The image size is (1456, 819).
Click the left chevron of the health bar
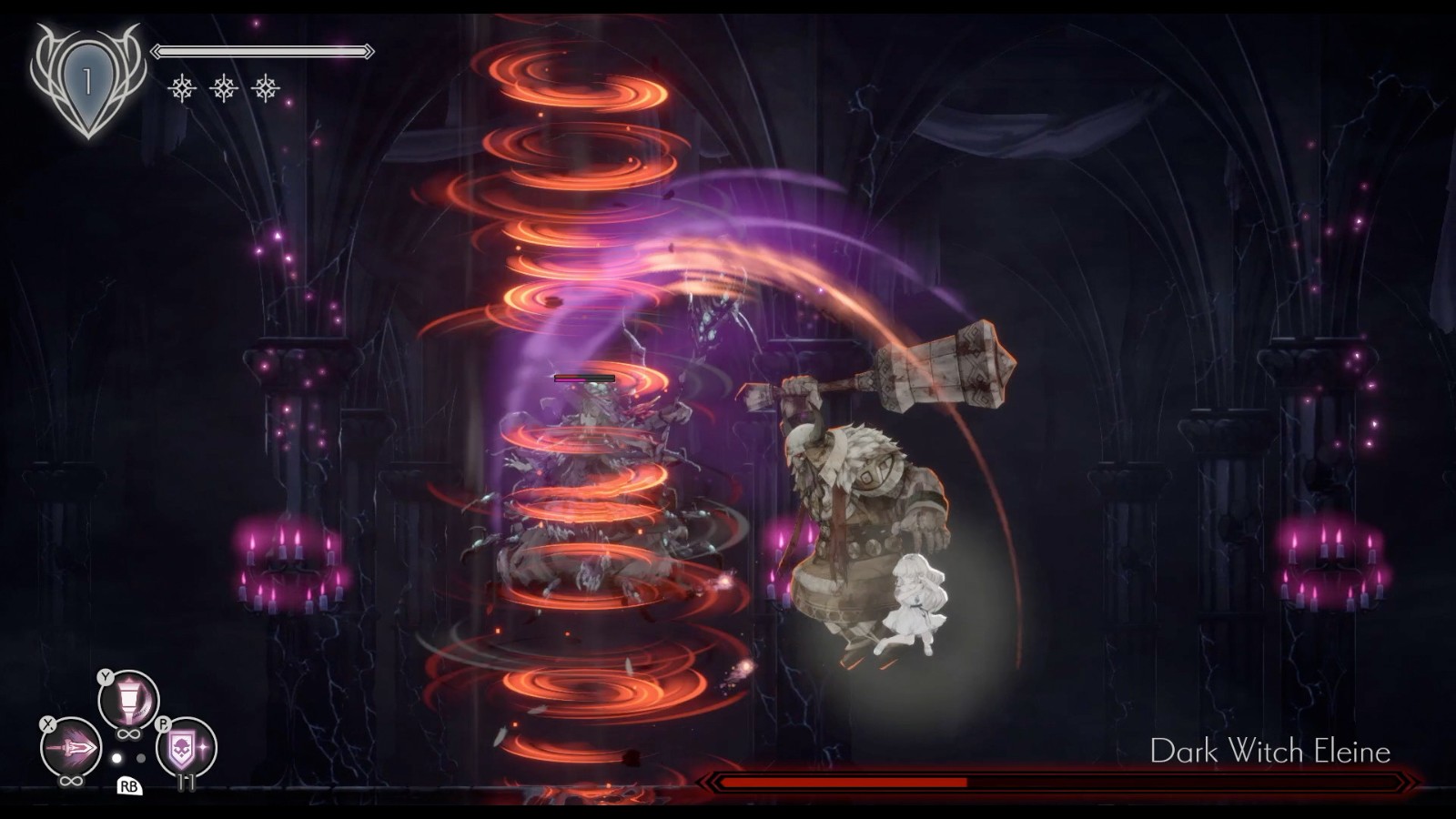(157, 50)
